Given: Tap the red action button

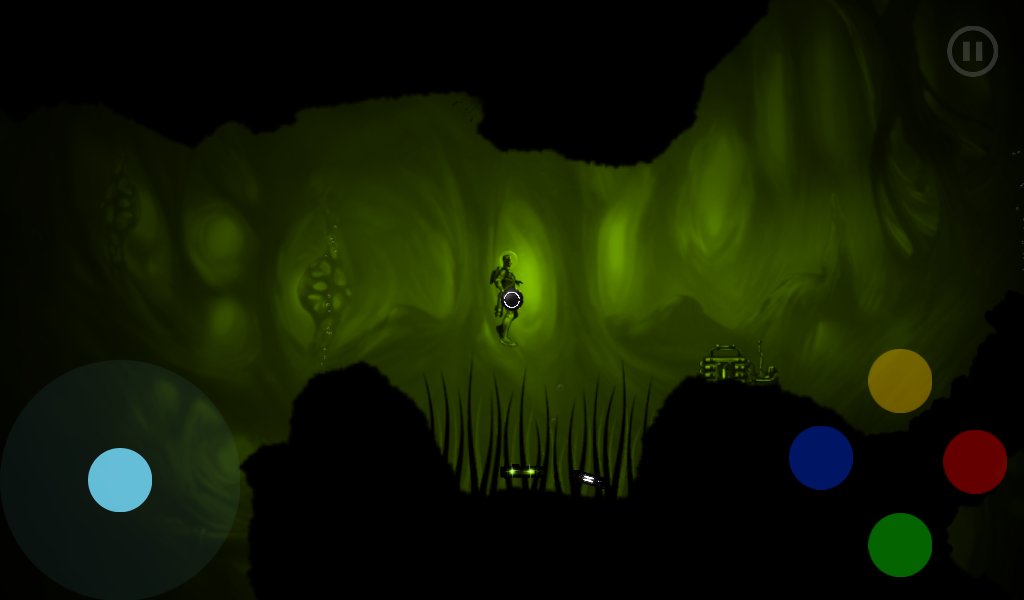Looking at the screenshot, I should tap(975, 462).
